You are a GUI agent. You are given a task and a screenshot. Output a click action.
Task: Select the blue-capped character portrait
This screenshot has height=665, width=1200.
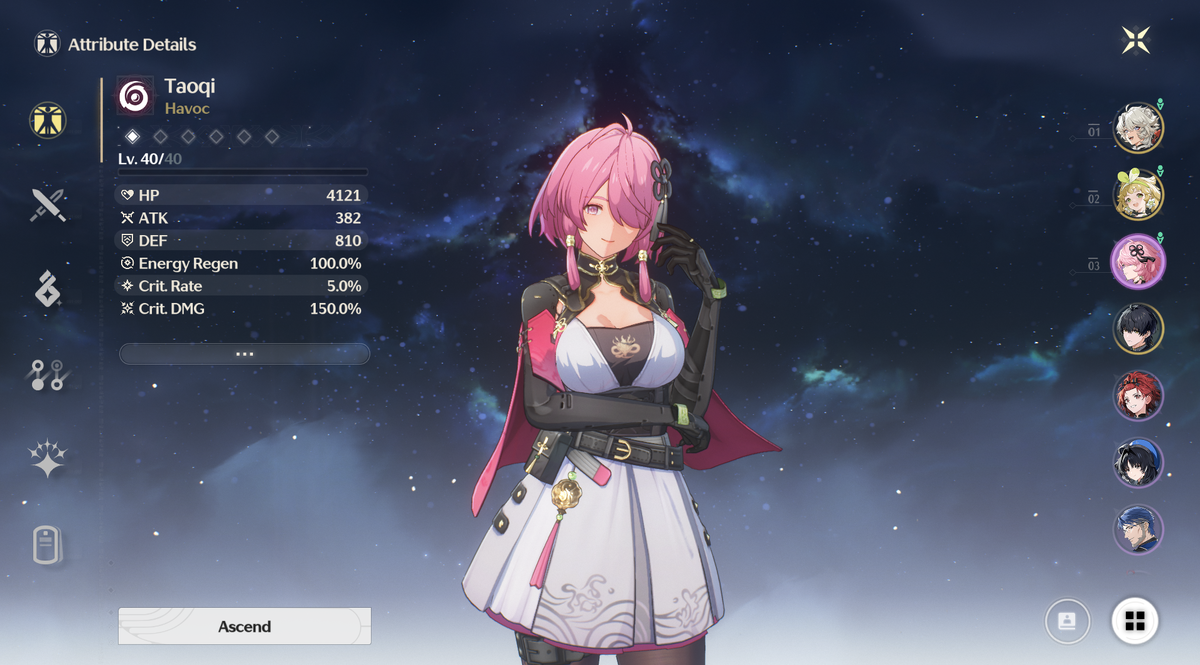pos(1138,529)
